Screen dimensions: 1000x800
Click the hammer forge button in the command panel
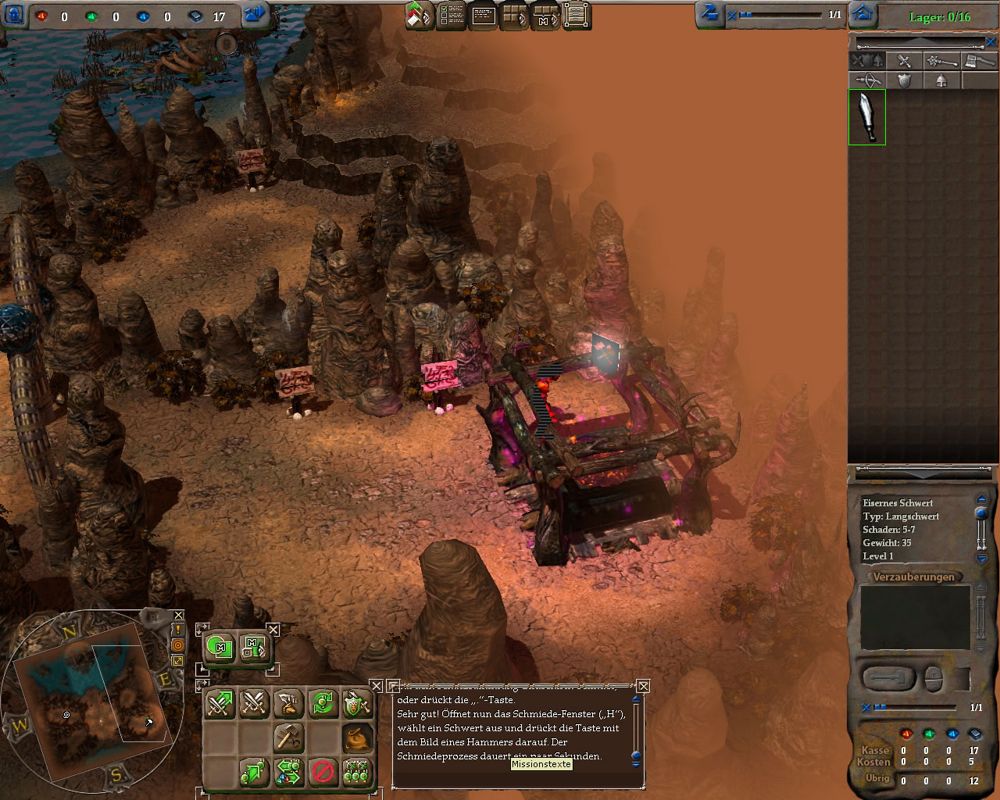[288, 738]
